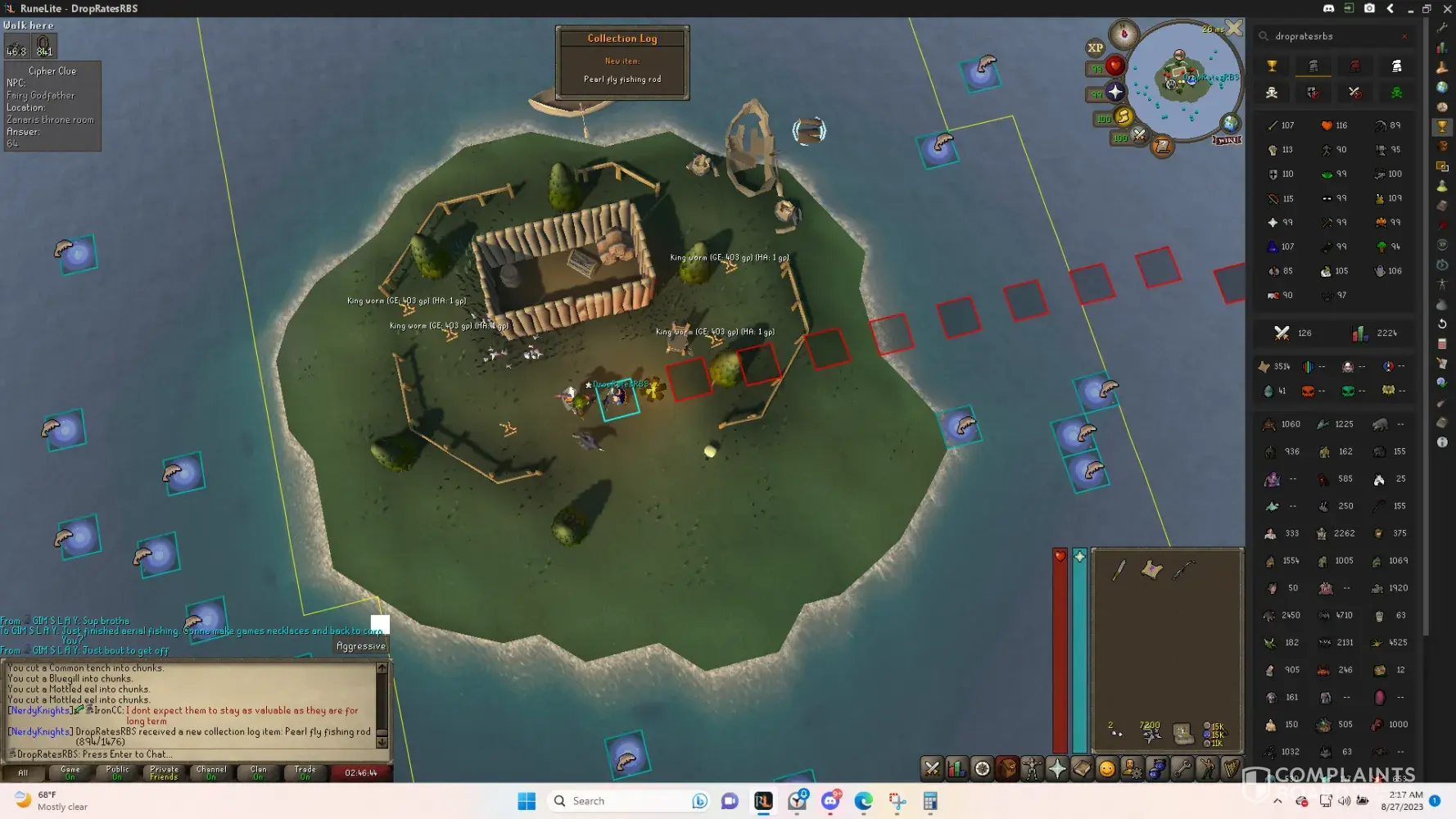Select the clue scroll in inventory
The image size is (1456, 819).
[1151, 569]
